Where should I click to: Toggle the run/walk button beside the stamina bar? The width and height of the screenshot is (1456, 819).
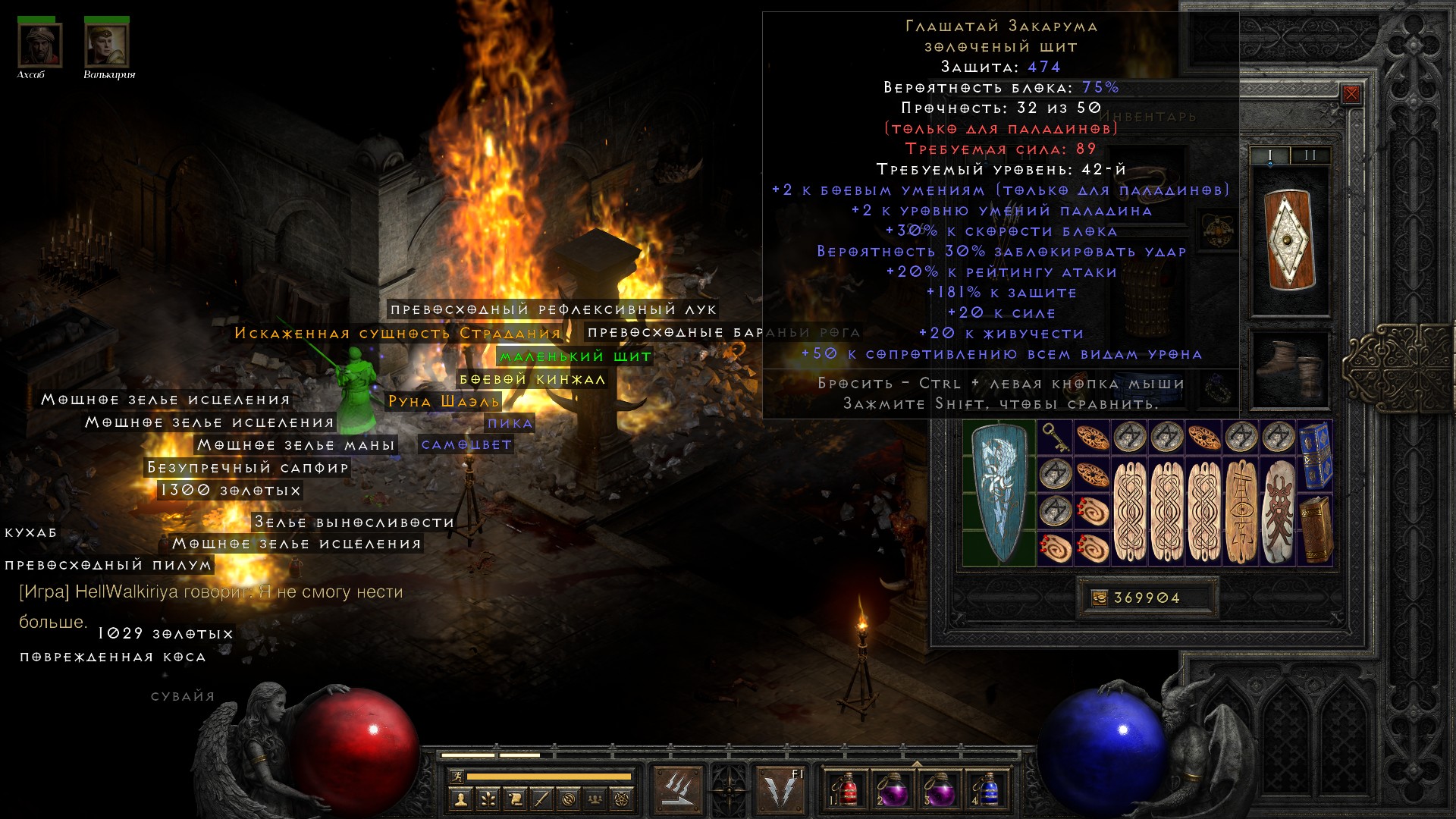coord(456,776)
